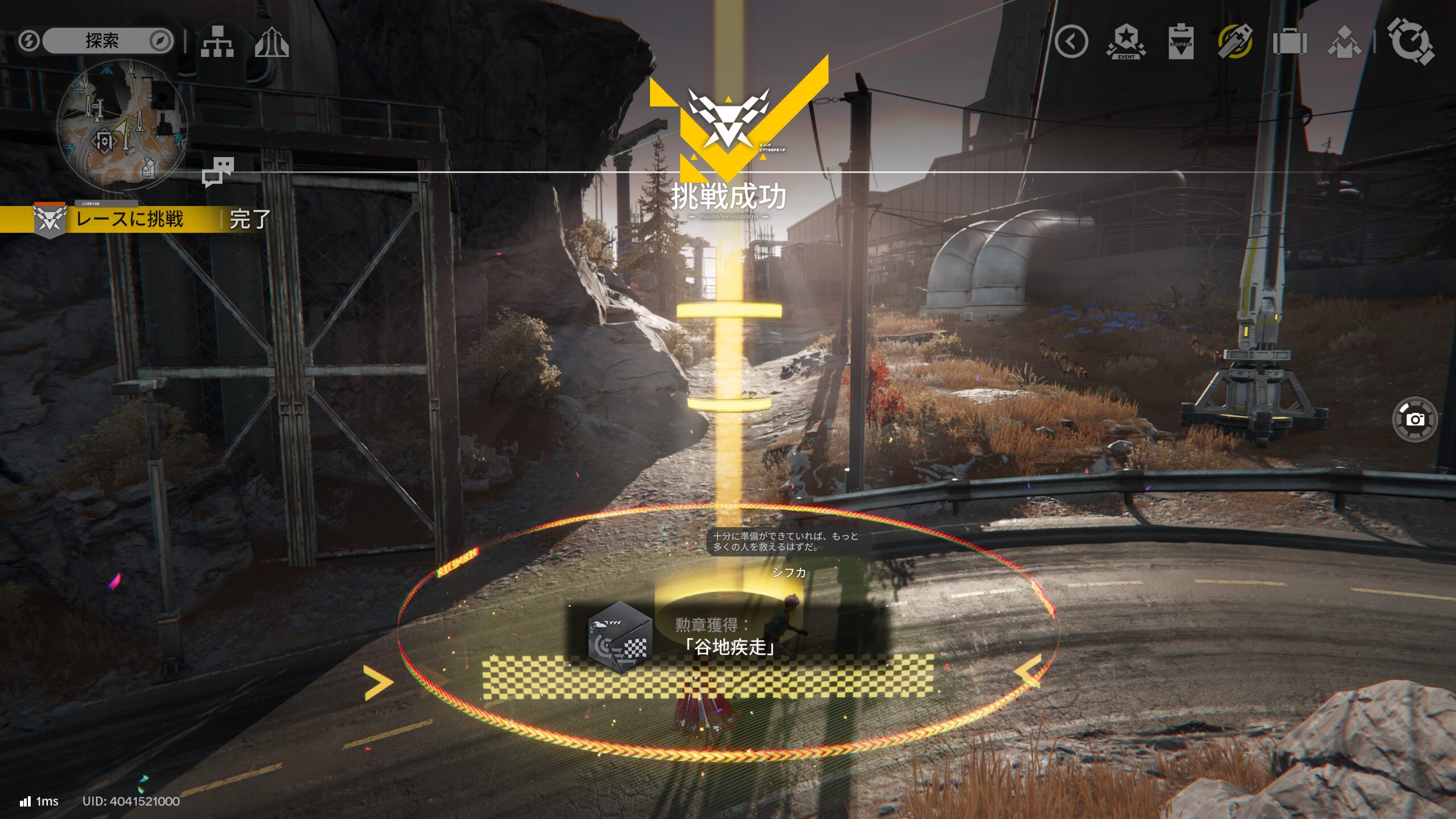Open the Endfield clipboard missions icon
Image resolution: width=1456 pixels, height=819 pixels.
point(1181,42)
